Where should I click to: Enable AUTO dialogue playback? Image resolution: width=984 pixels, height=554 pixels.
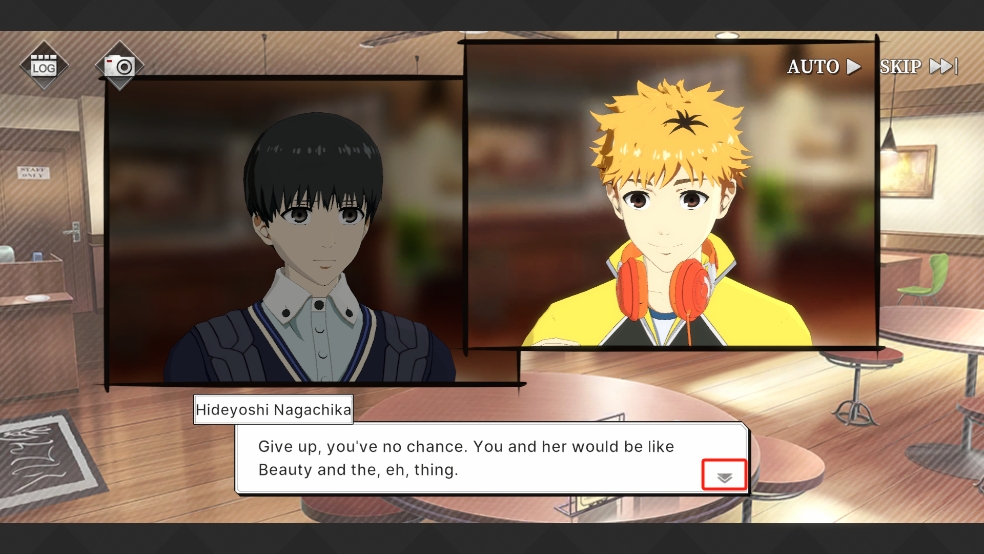pyautogui.click(x=824, y=67)
